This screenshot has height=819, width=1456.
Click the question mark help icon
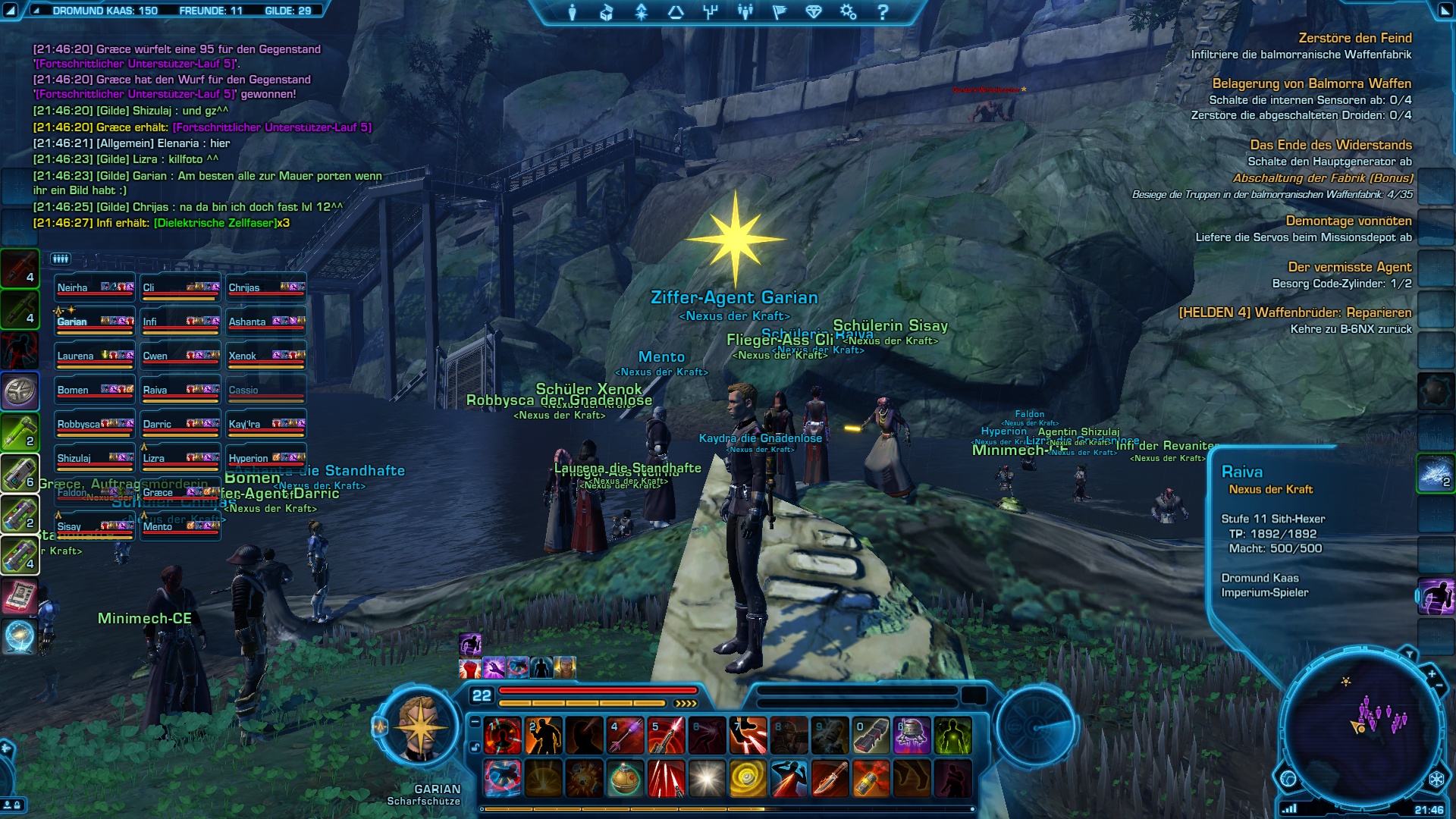pyautogui.click(x=883, y=12)
